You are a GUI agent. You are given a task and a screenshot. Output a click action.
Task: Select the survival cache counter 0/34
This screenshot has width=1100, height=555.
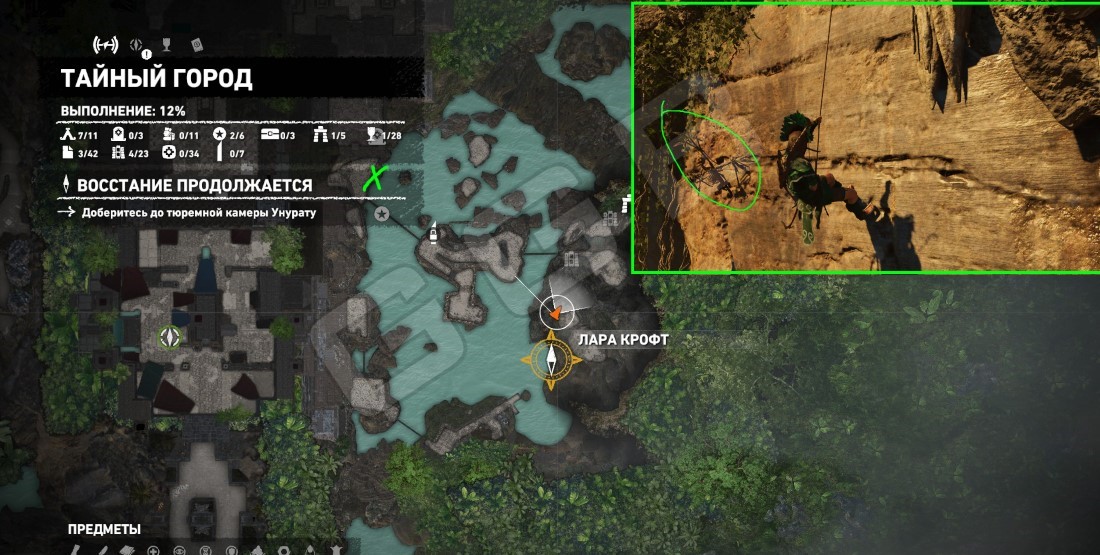point(181,153)
